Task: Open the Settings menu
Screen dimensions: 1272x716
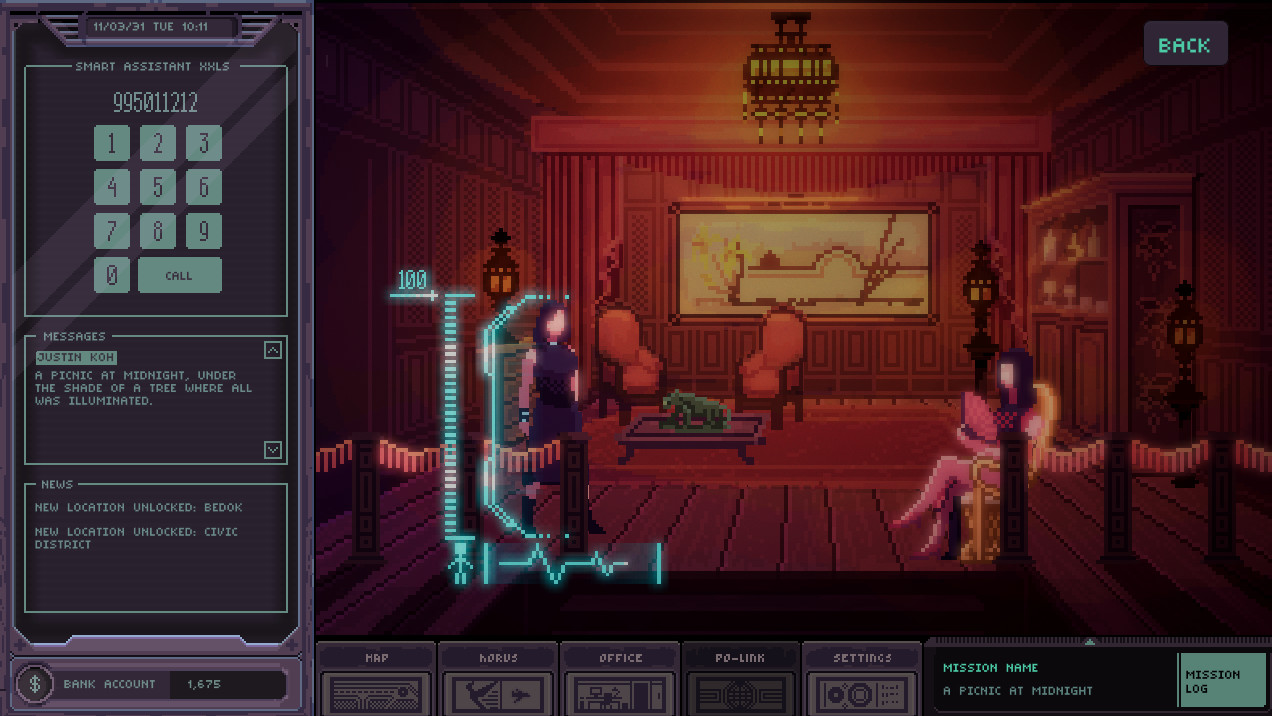Action: tap(862, 680)
